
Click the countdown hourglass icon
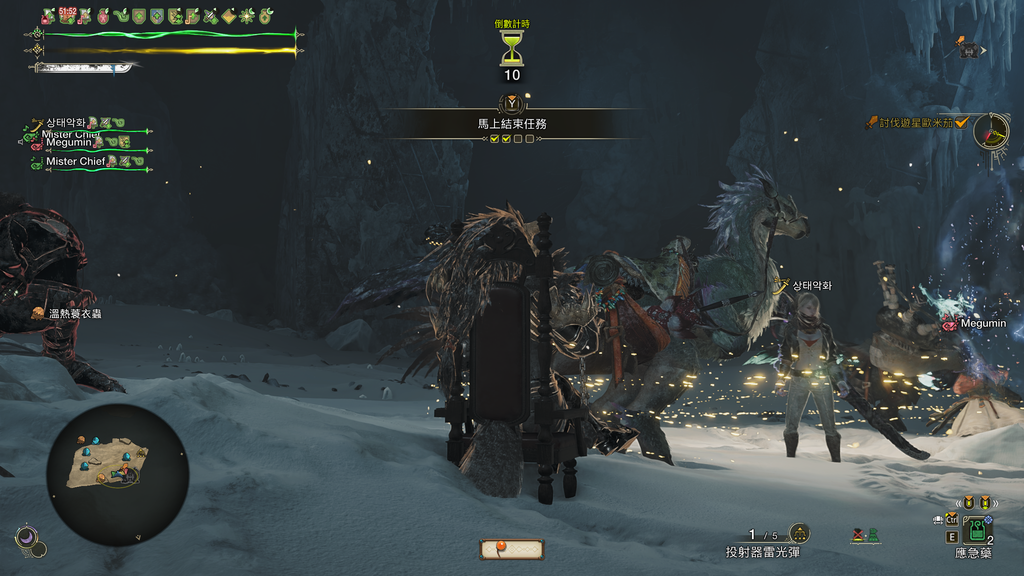click(x=512, y=47)
